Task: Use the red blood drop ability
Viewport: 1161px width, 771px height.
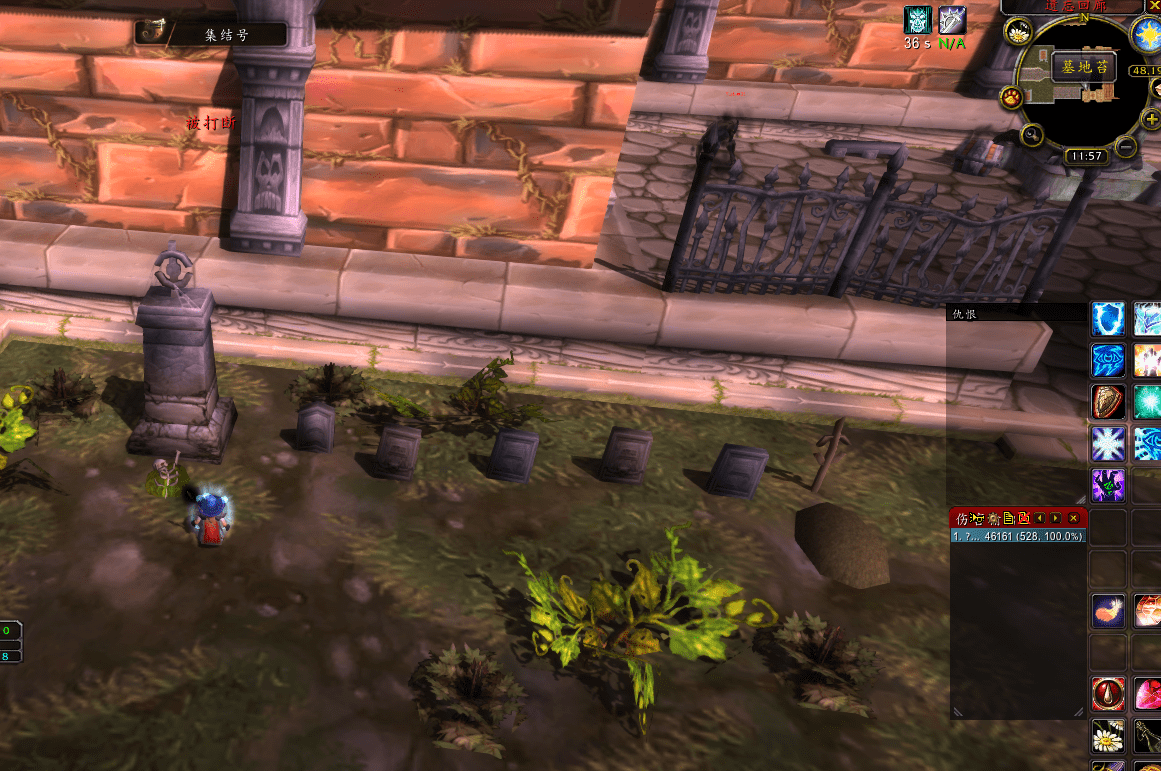Action: pyautogui.click(x=1108, y=693)
